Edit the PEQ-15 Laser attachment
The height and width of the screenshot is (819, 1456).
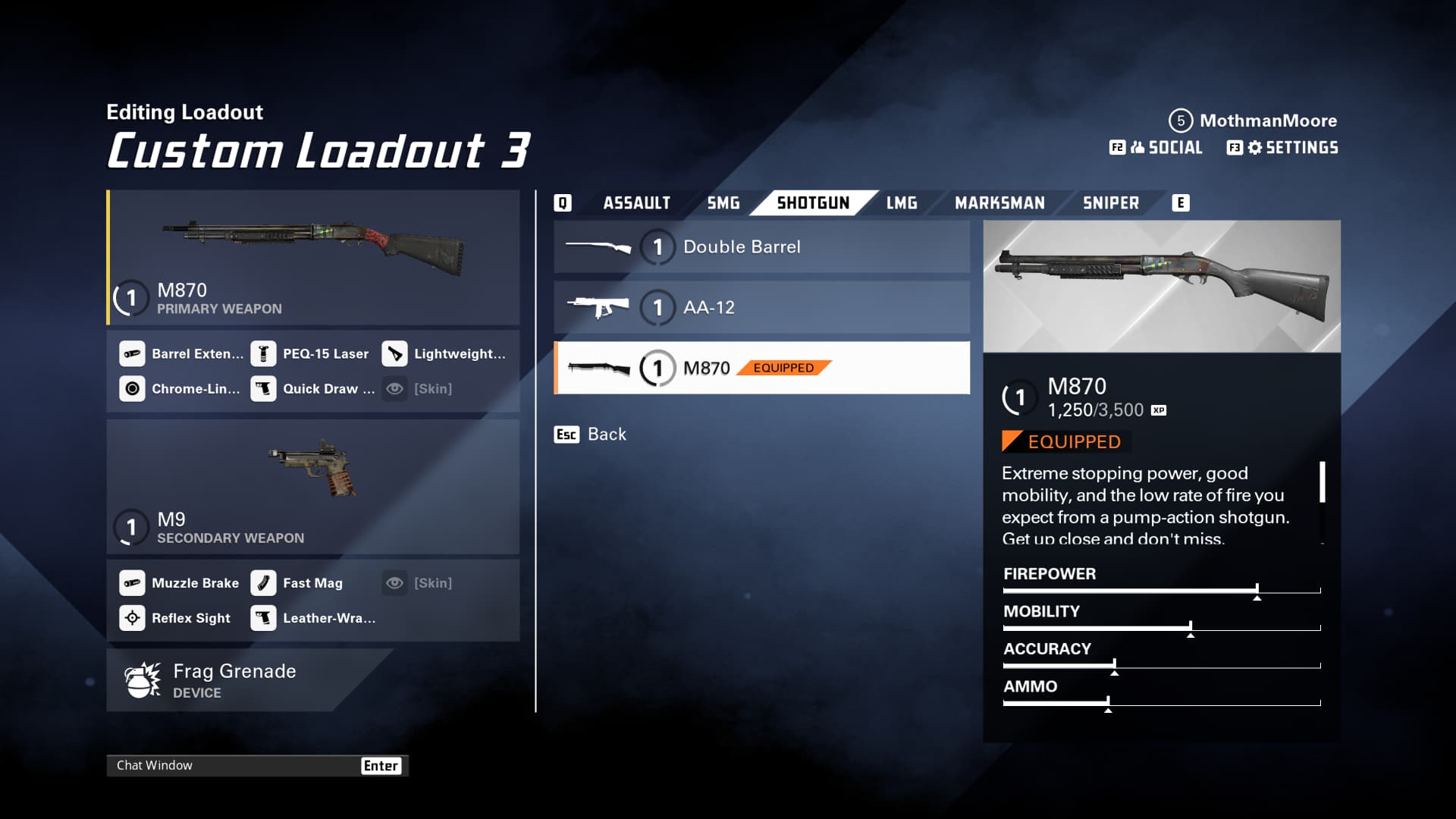pyautogui.click(x=311, y=354)
